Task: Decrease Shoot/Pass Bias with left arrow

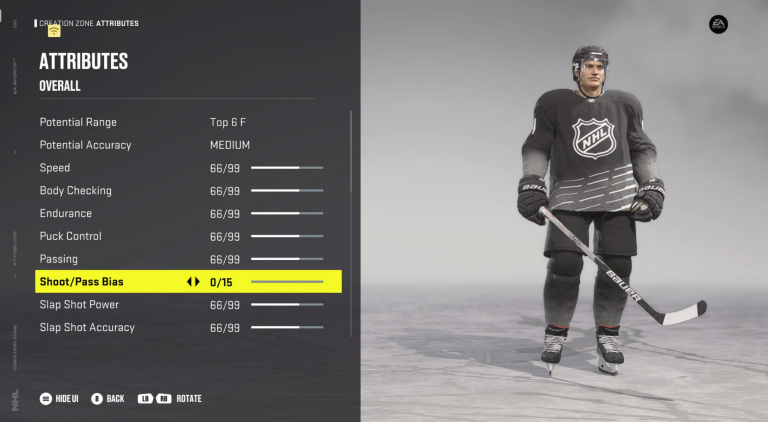Action: (x=189, y=282)
